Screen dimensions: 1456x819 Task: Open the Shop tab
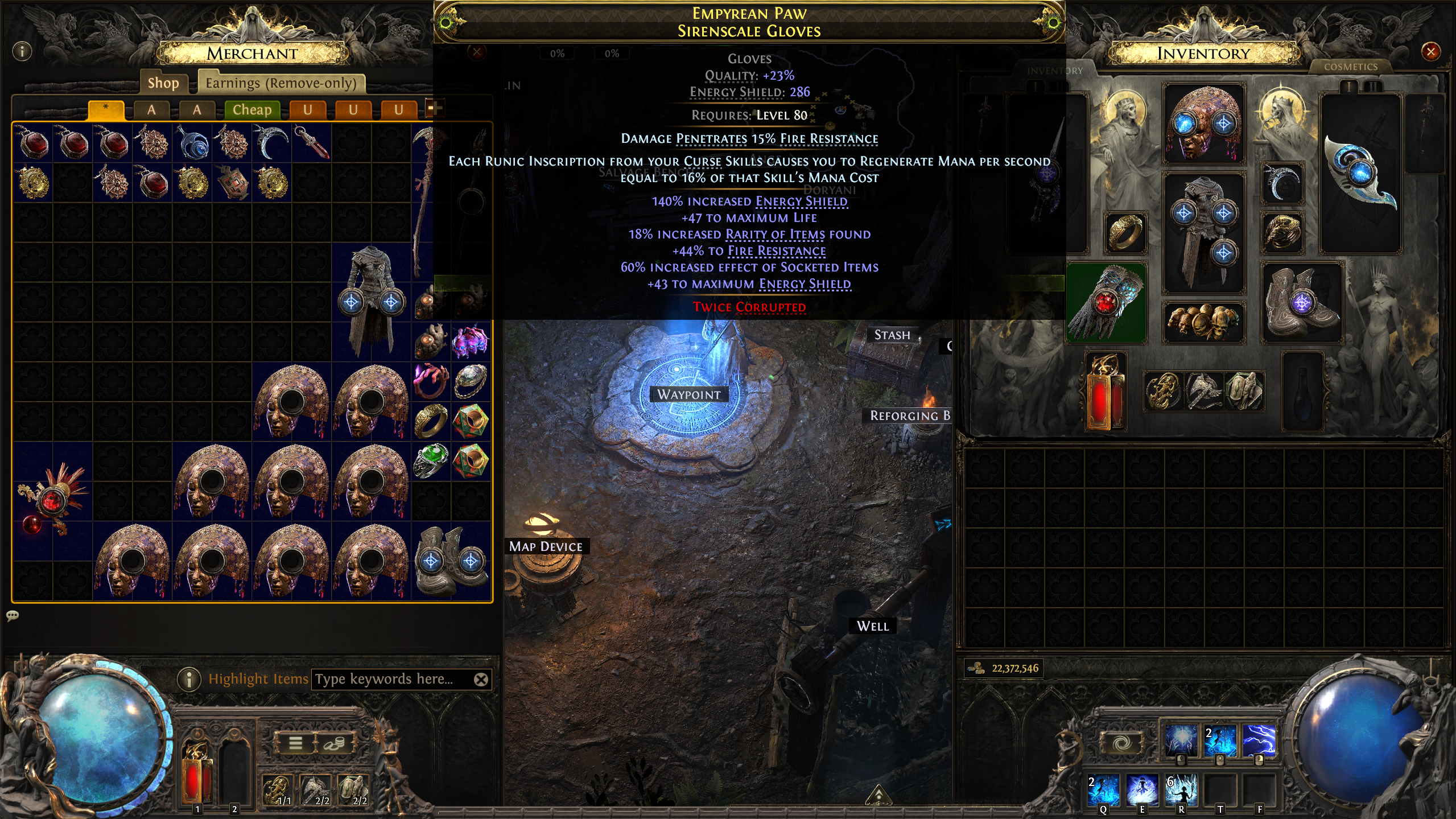(x=163, y=83)
